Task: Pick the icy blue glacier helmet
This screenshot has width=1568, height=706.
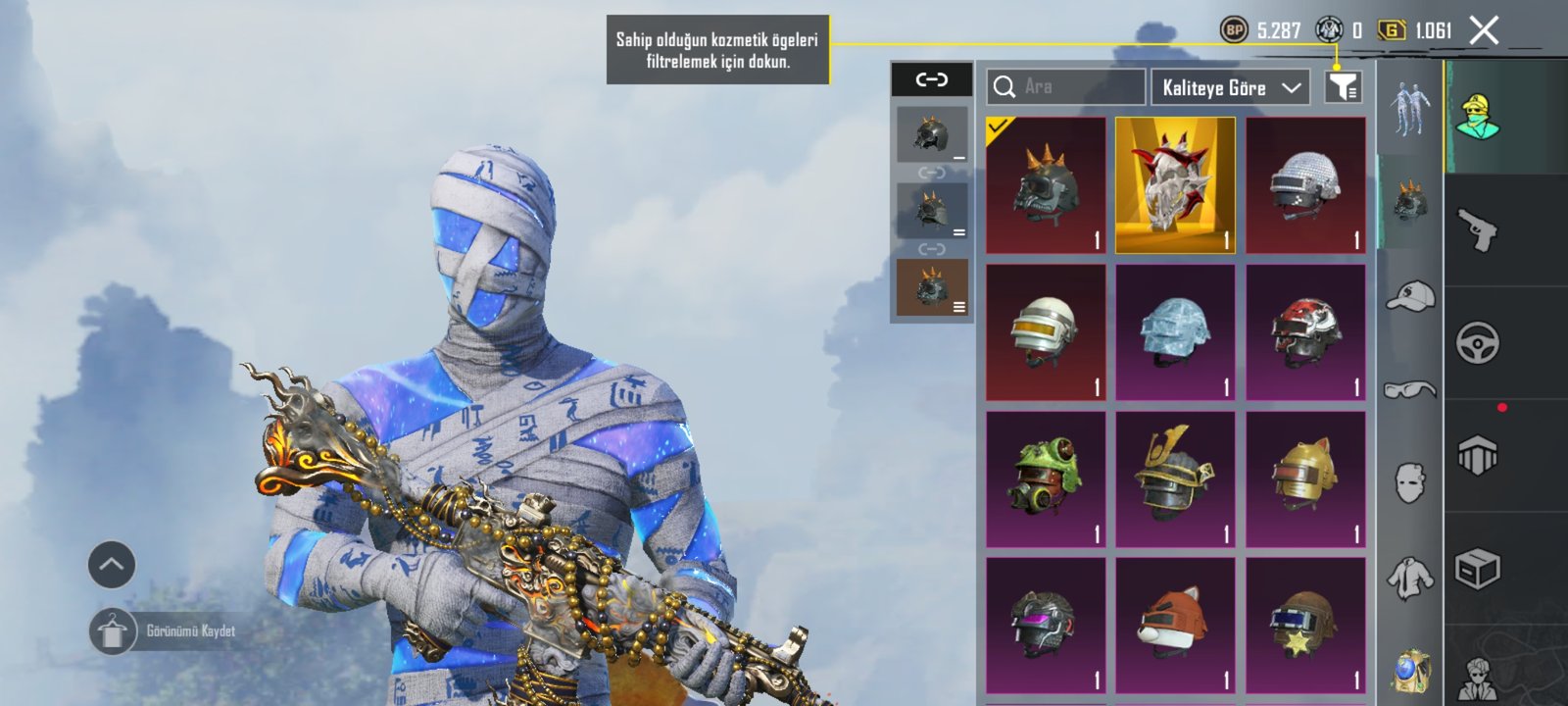Action: [1175, 332]
